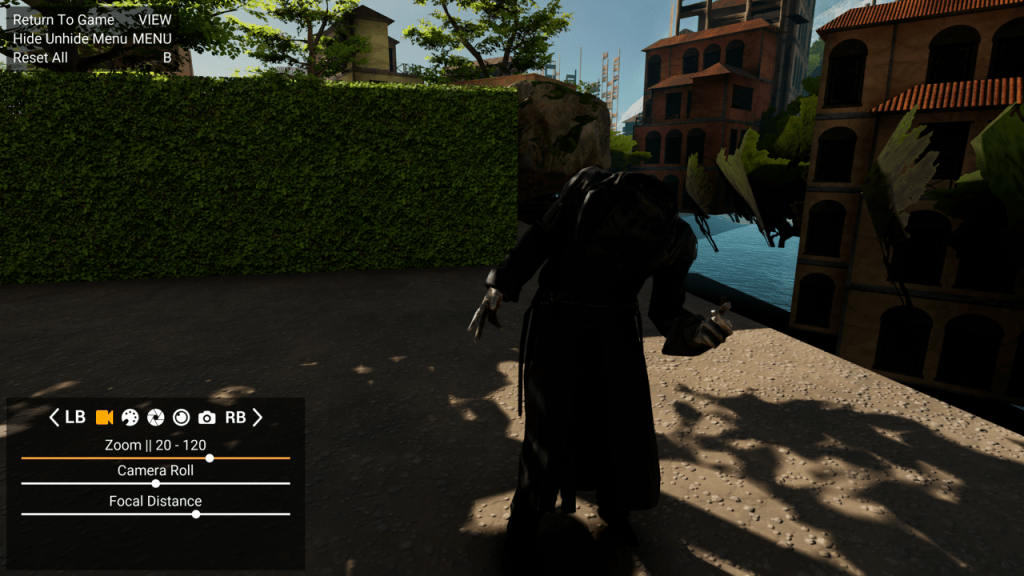Switch to the color palette tab
Screen dimensions: 1024x576
130,417
